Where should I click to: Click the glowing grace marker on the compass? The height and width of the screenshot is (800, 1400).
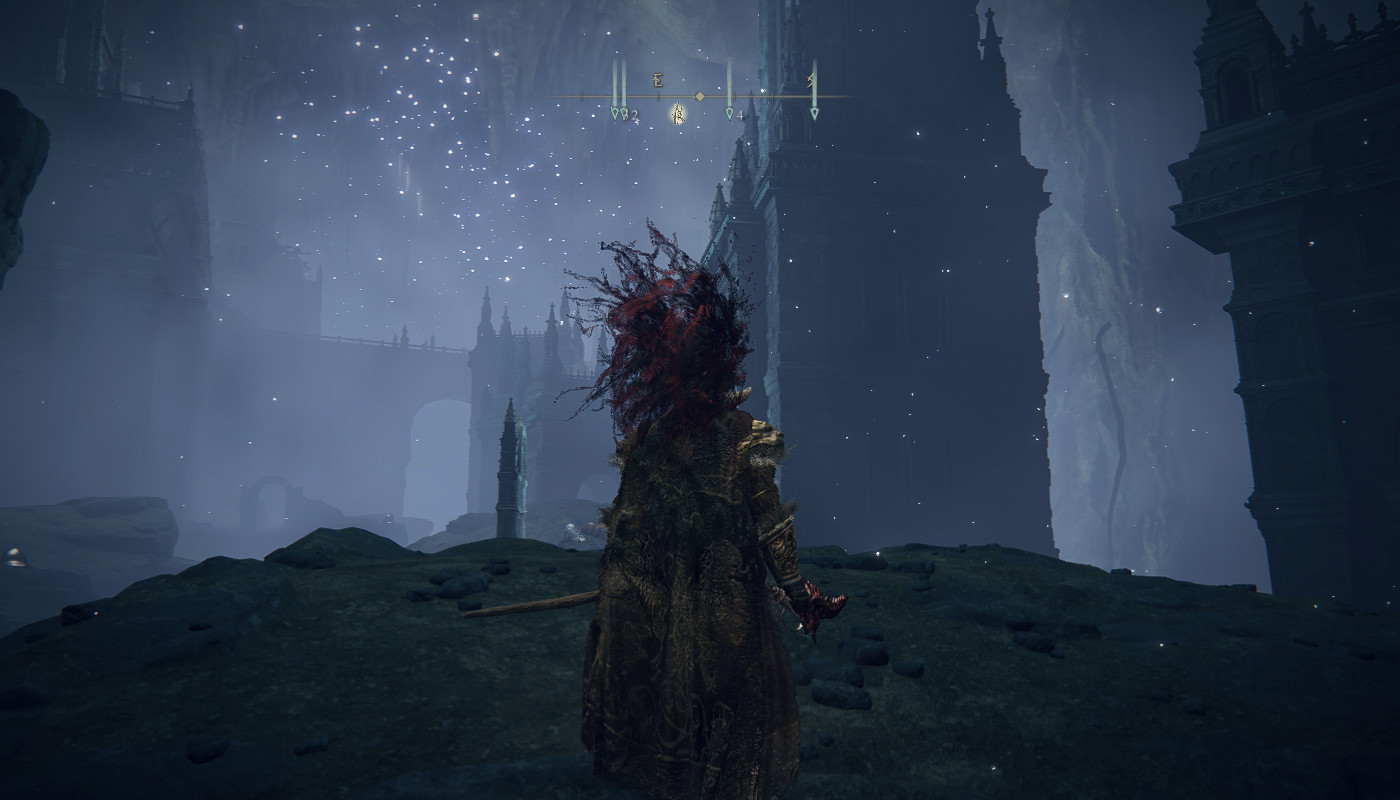(678, 114)
